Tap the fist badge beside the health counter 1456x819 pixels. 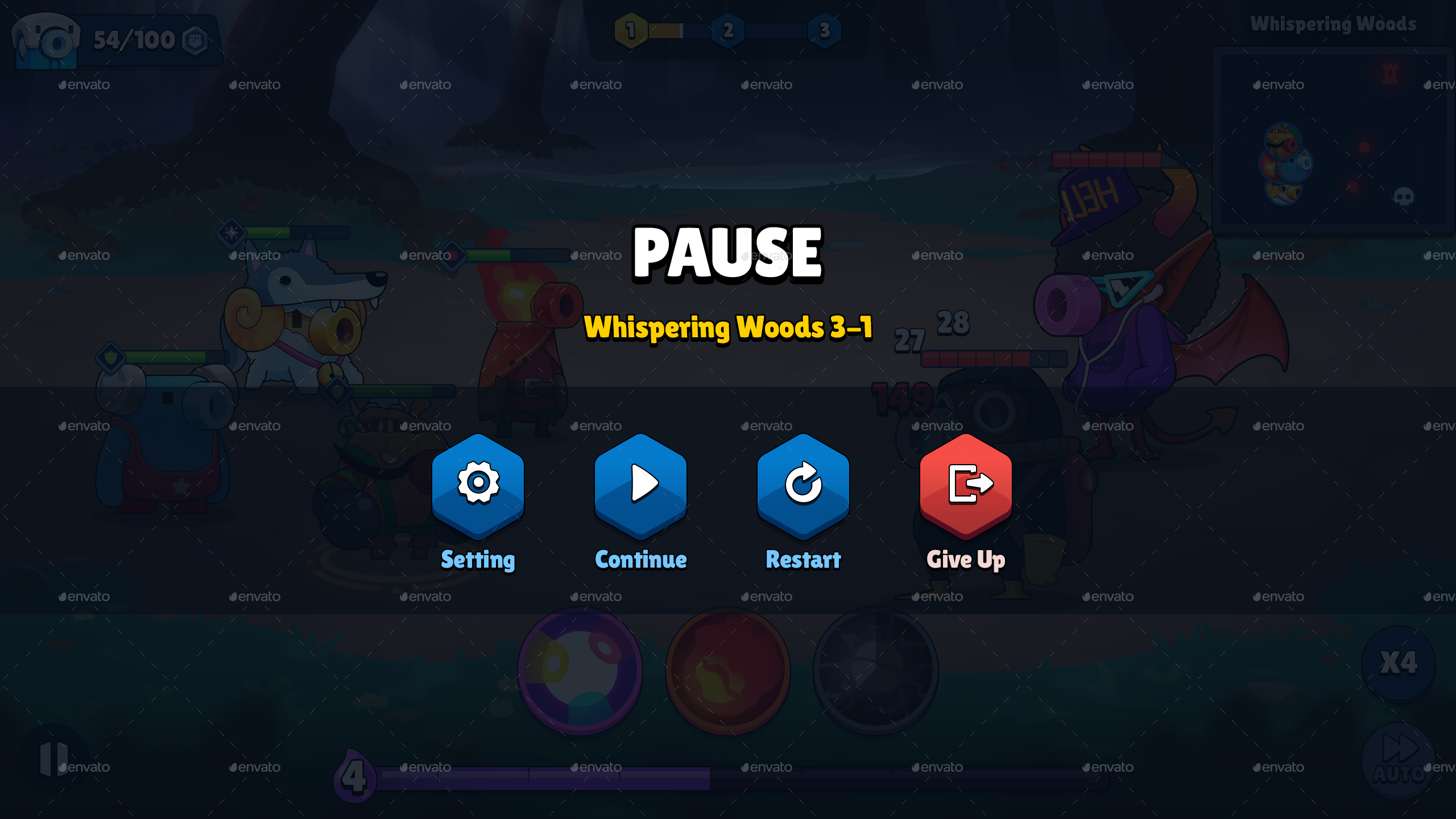pos(196,40)
